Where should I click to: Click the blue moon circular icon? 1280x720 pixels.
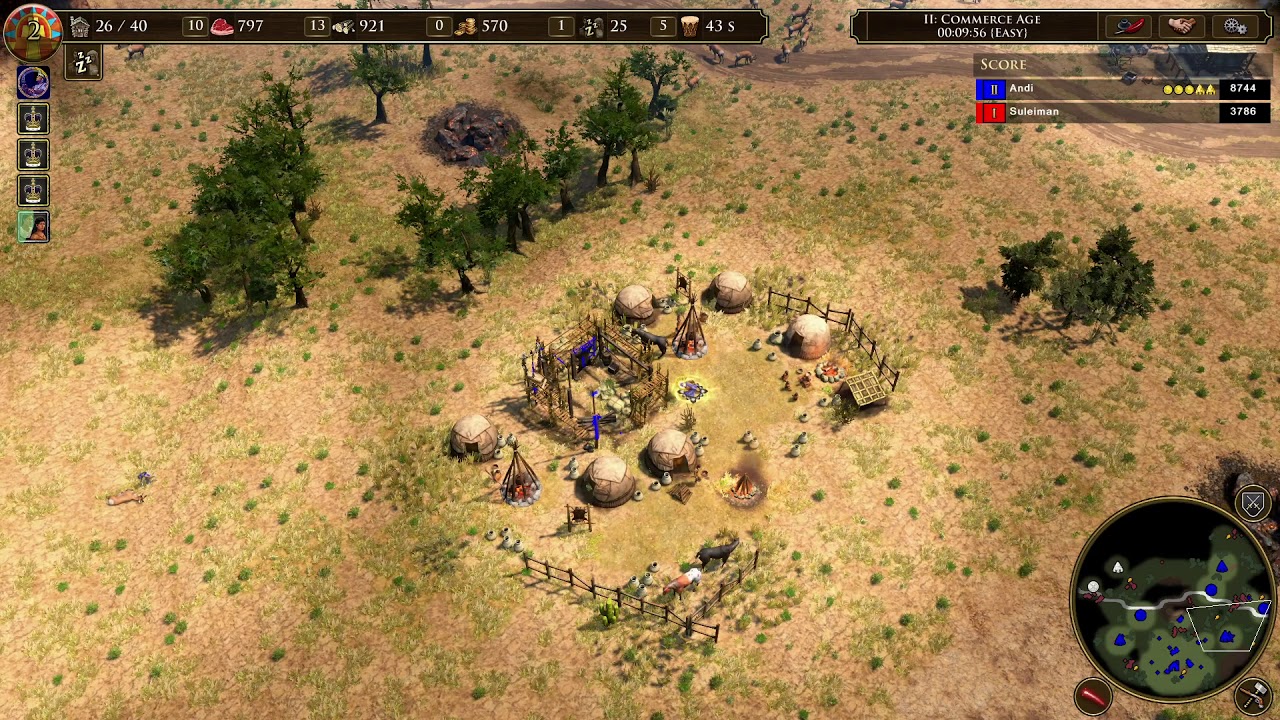point(34,83)
